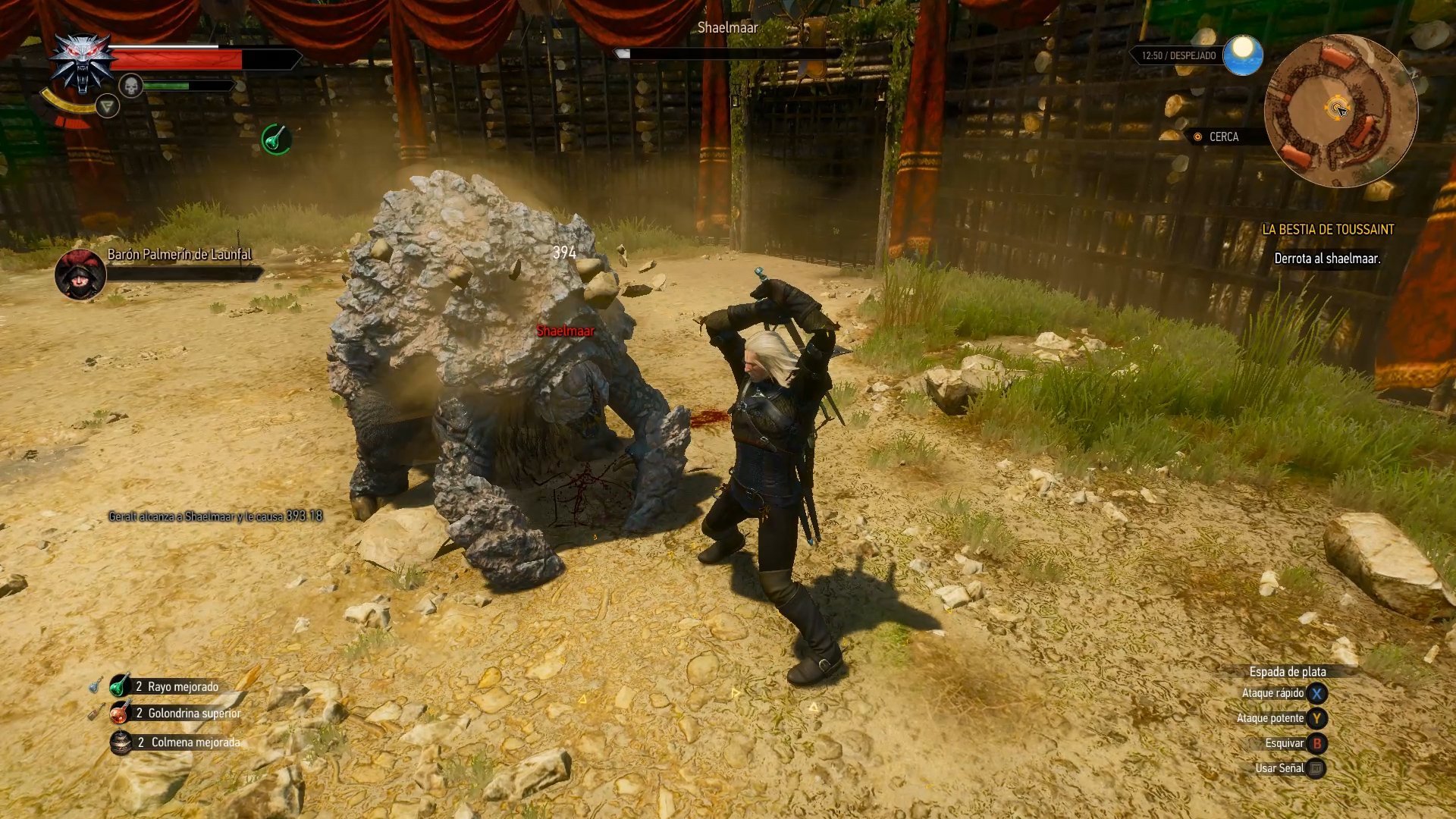Select the skull toxicity icon
Screen dimensions: 1456x819
click(x=133, y=86)
